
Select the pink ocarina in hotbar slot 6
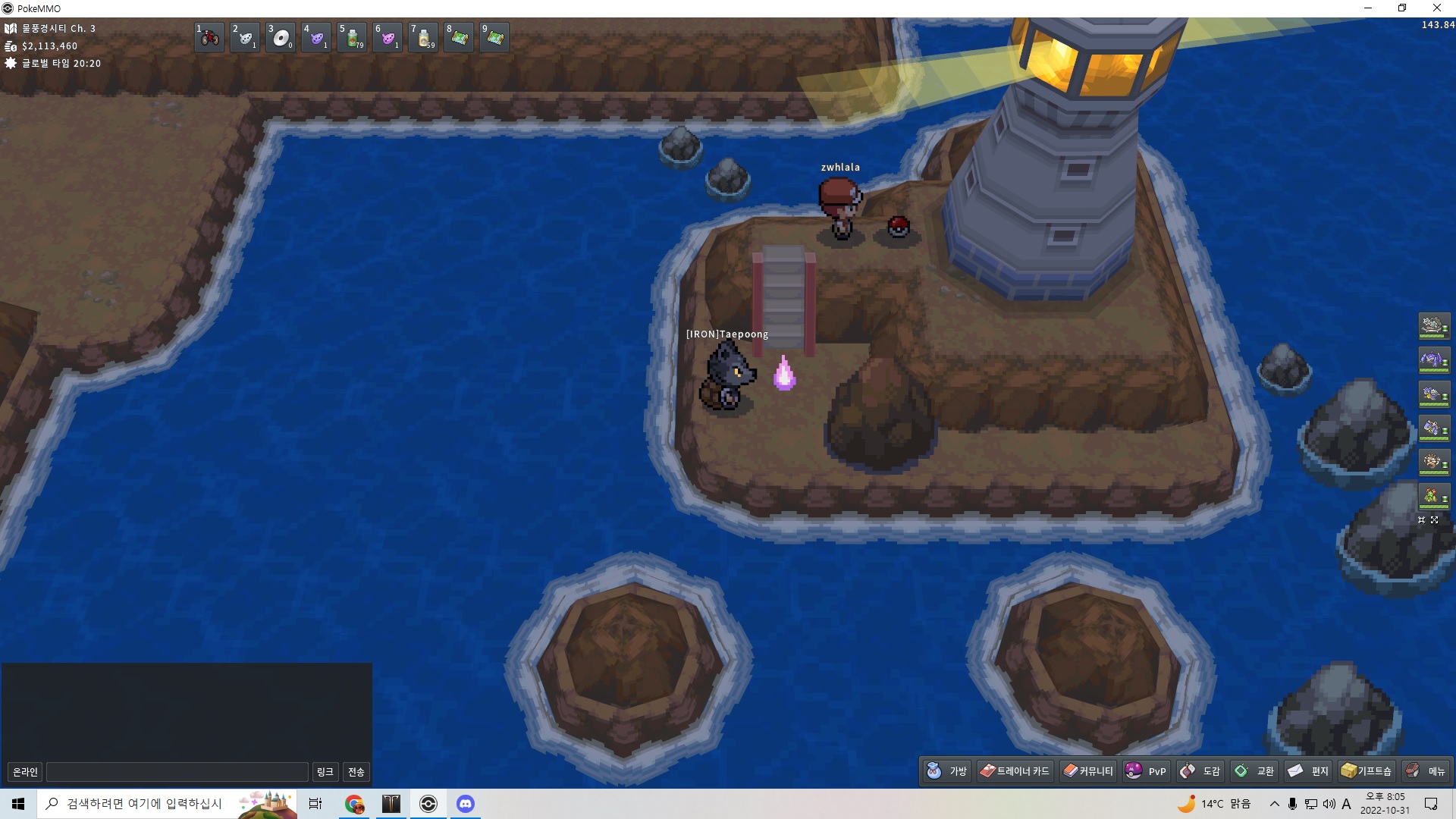tap(388, 37)
